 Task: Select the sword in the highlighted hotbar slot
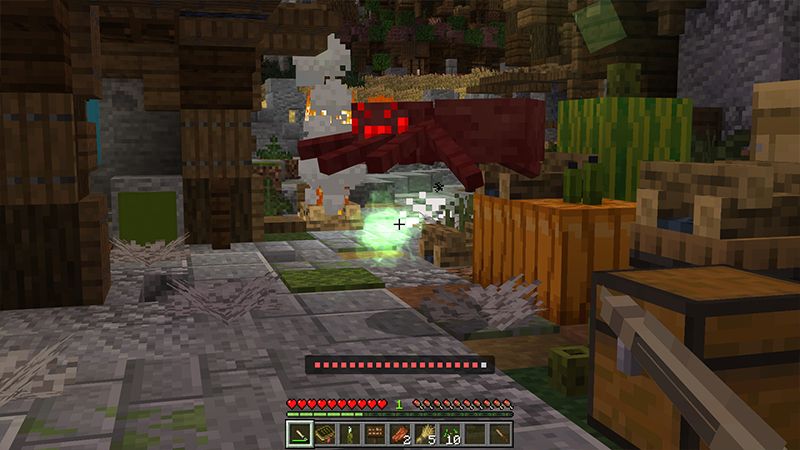pos(299,433)
